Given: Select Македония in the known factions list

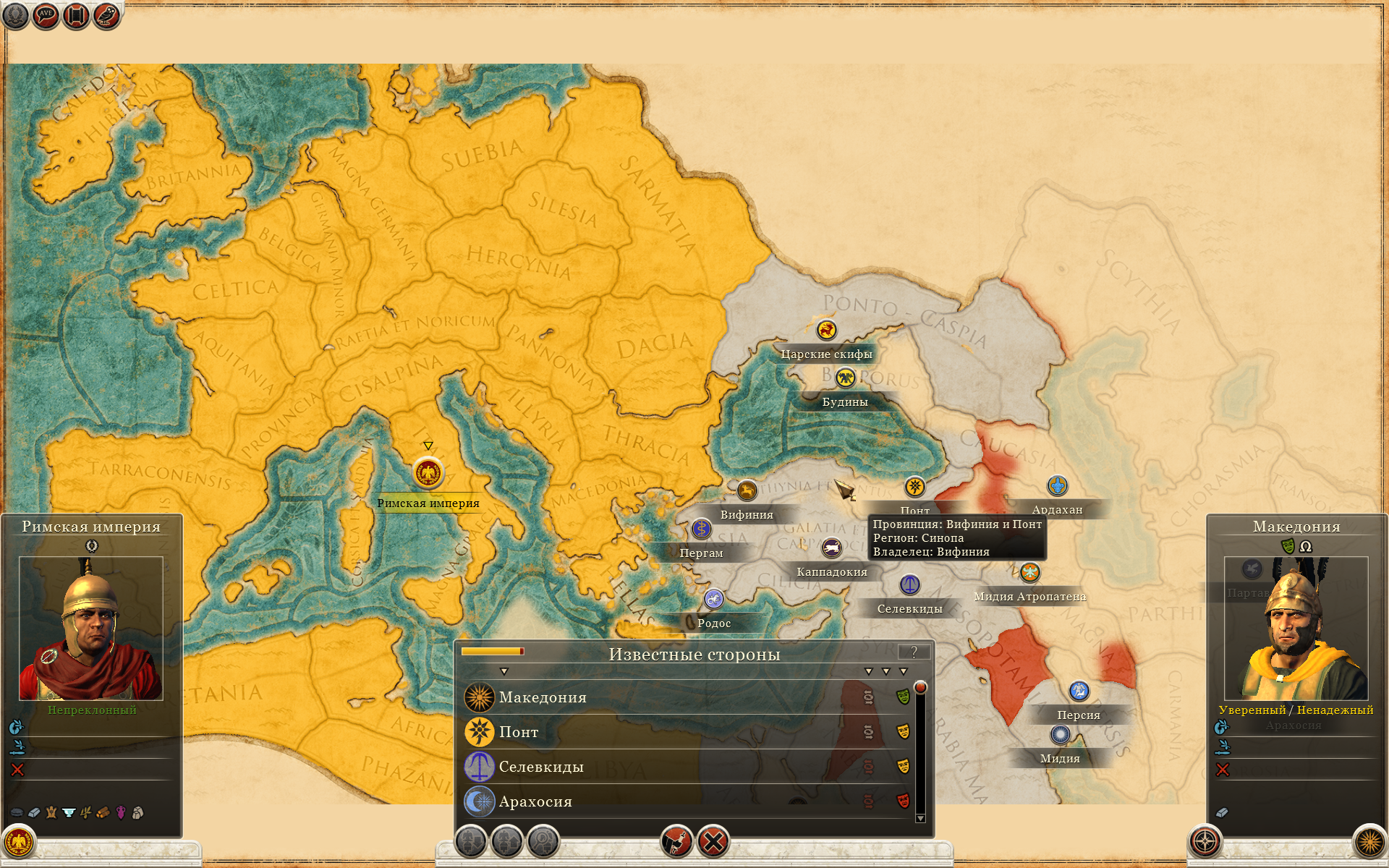Looking at the screenshot, I should [x=543, y=698].
